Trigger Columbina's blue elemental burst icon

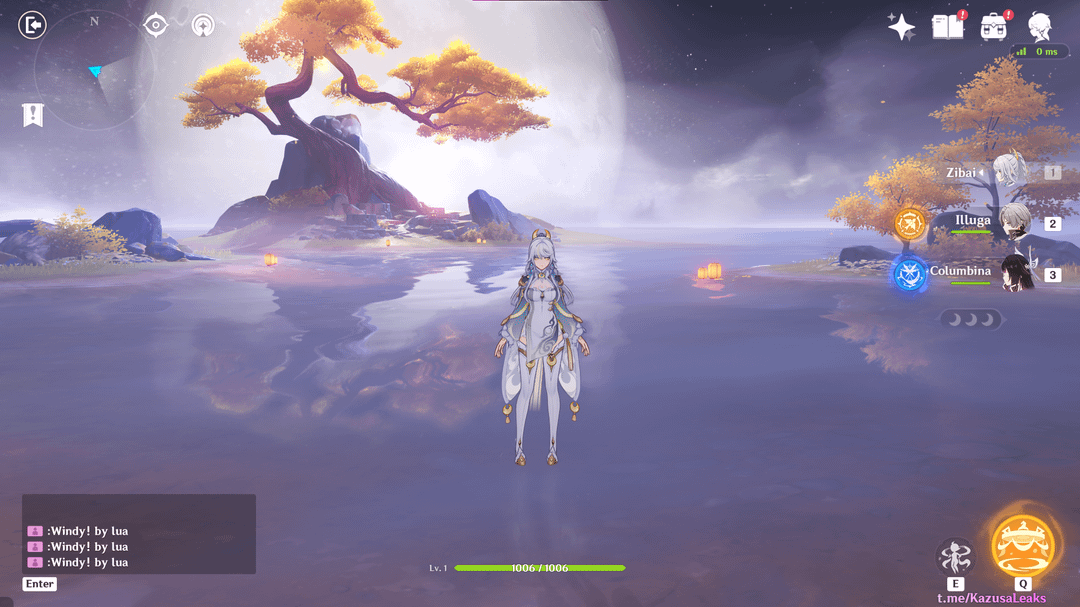910,274
